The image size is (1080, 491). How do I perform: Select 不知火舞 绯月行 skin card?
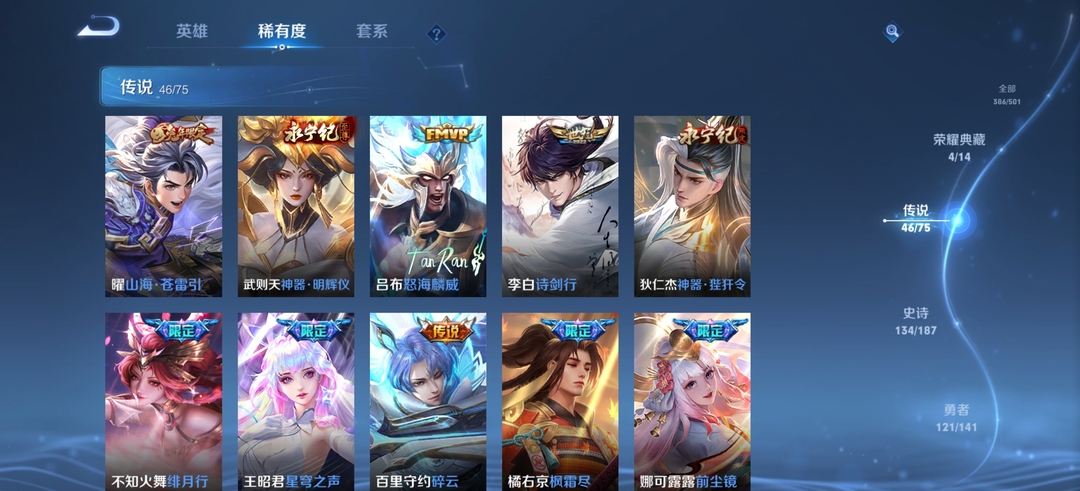(164, 402)
